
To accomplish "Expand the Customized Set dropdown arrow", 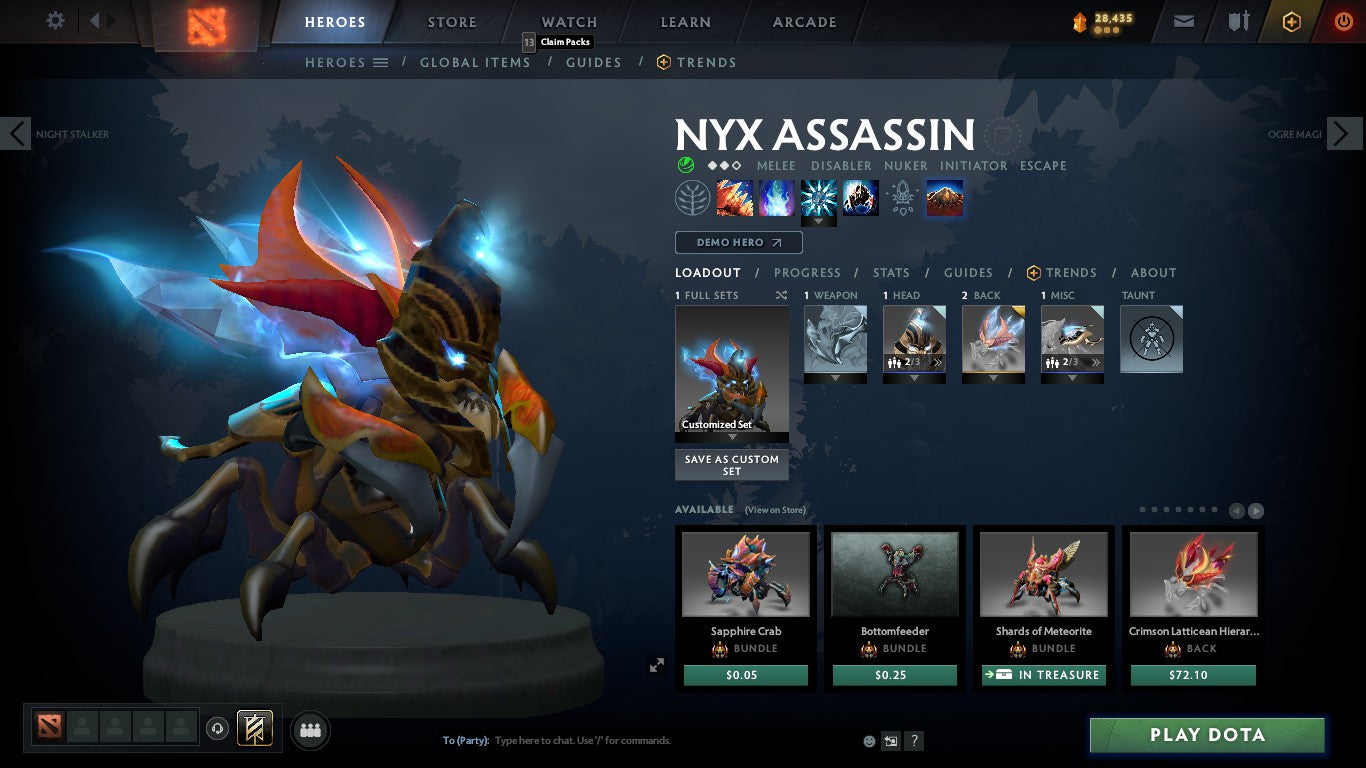I will point(731,435).
